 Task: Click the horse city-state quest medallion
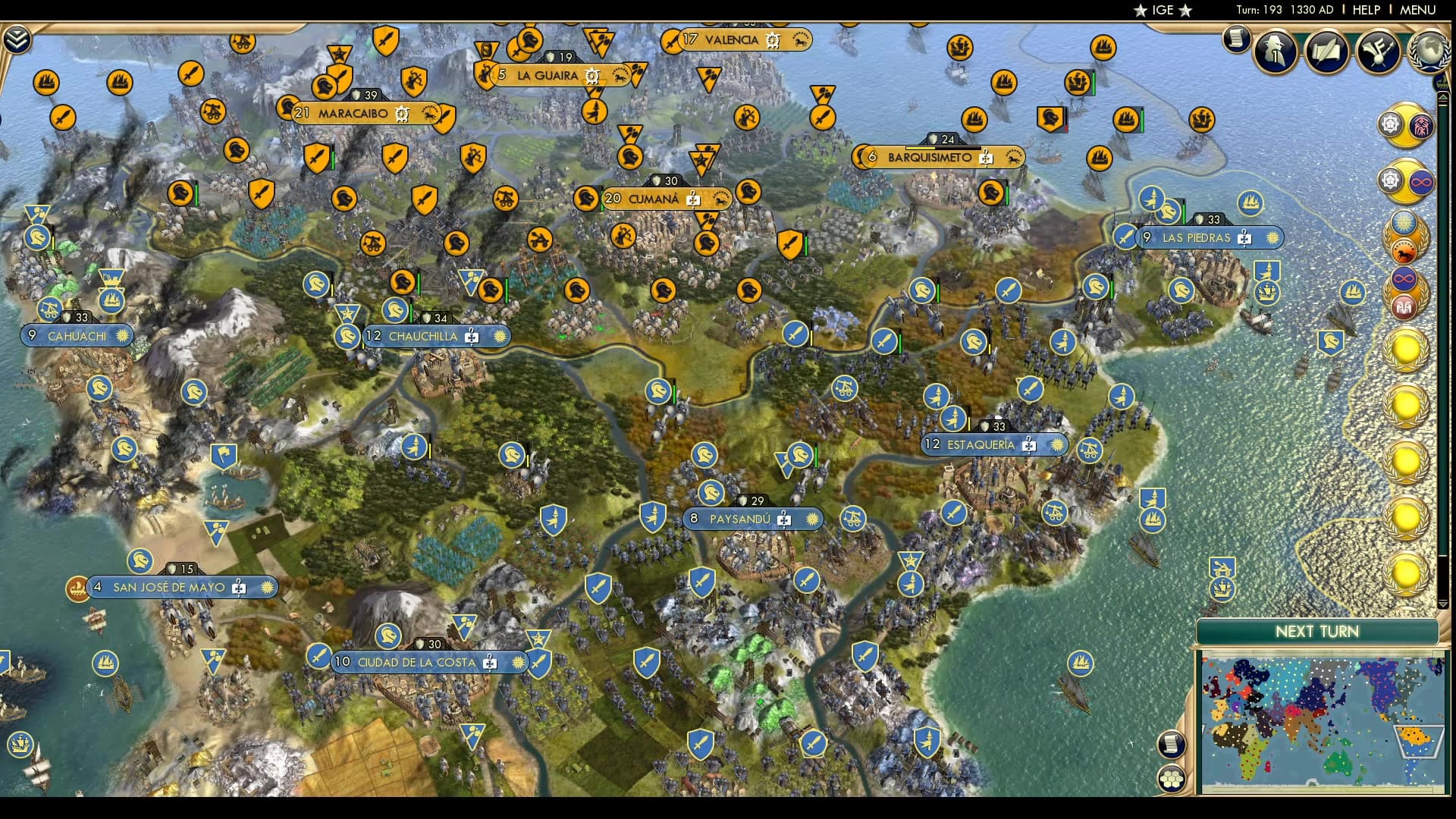coord(1403,252)
